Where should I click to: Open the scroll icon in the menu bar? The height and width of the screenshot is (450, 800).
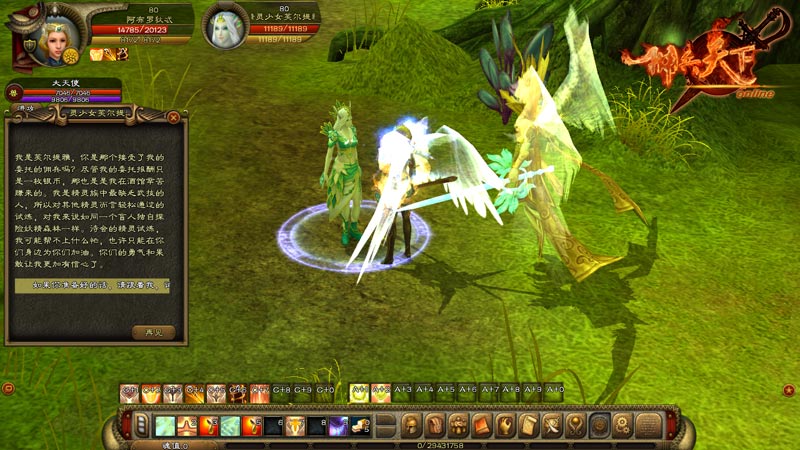coord(529,426)
